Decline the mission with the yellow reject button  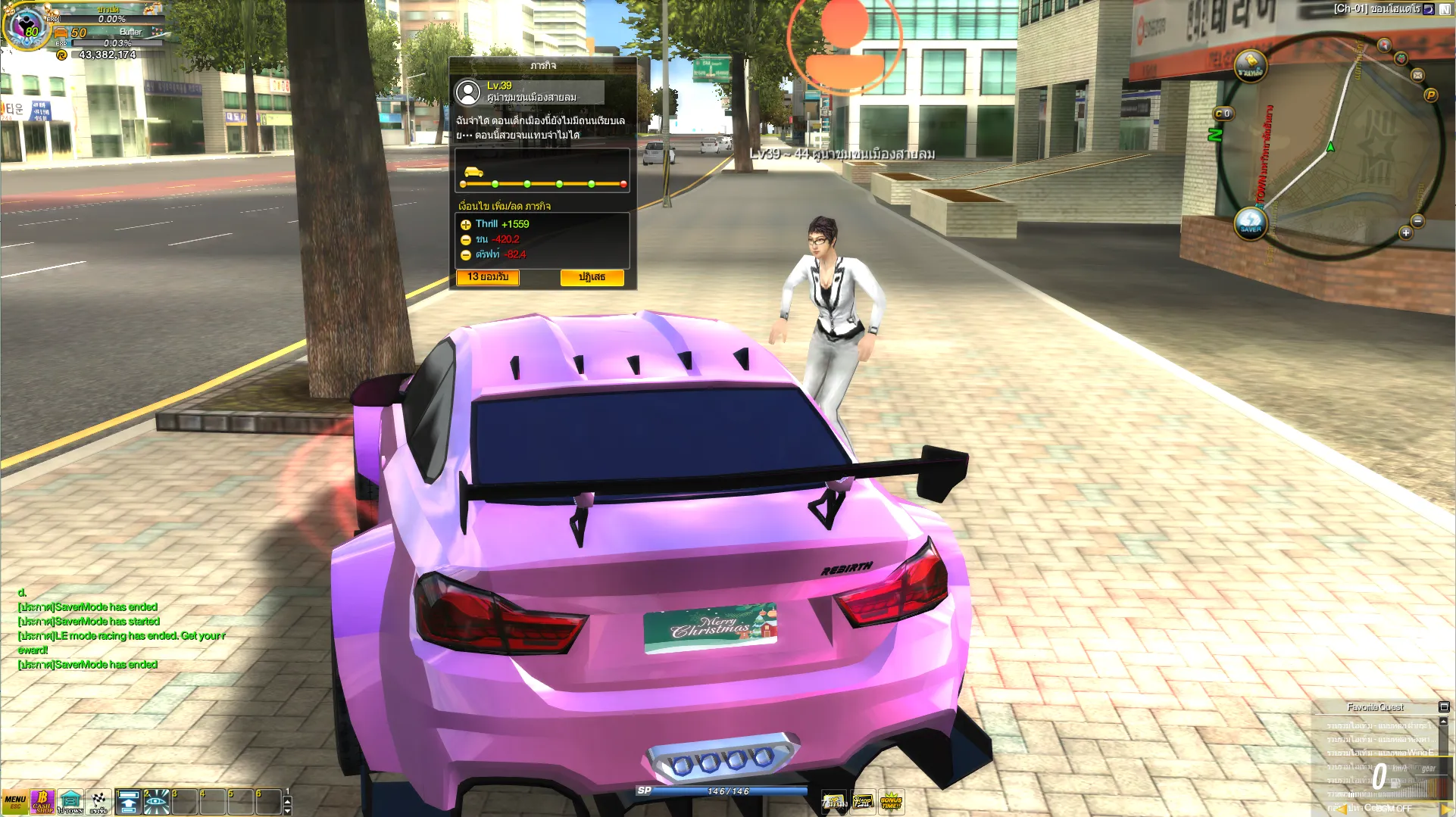(592, 277)
